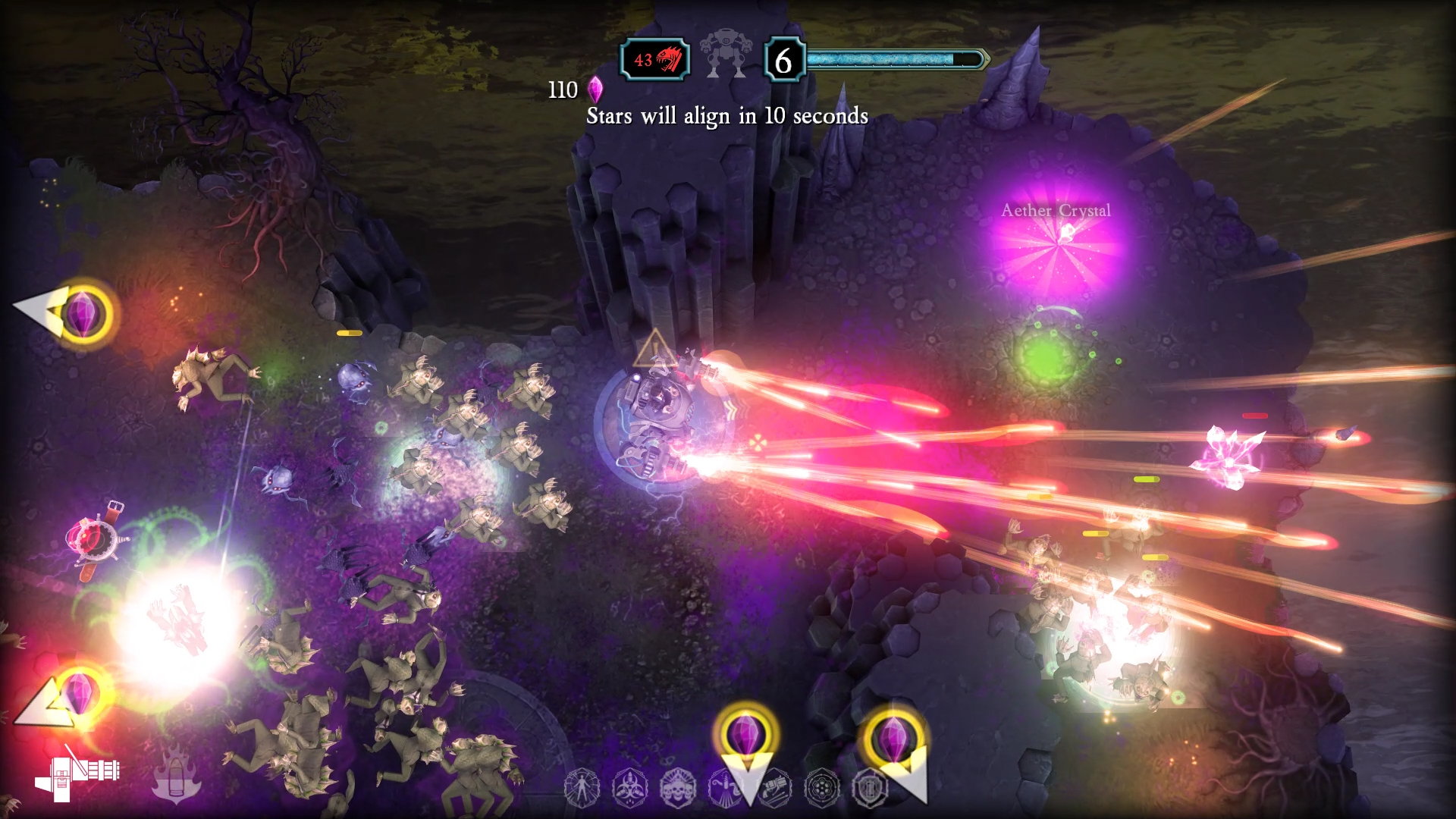
Task: Click the shield perk icon
Action: pyautogui.click(x=869, y=789)
